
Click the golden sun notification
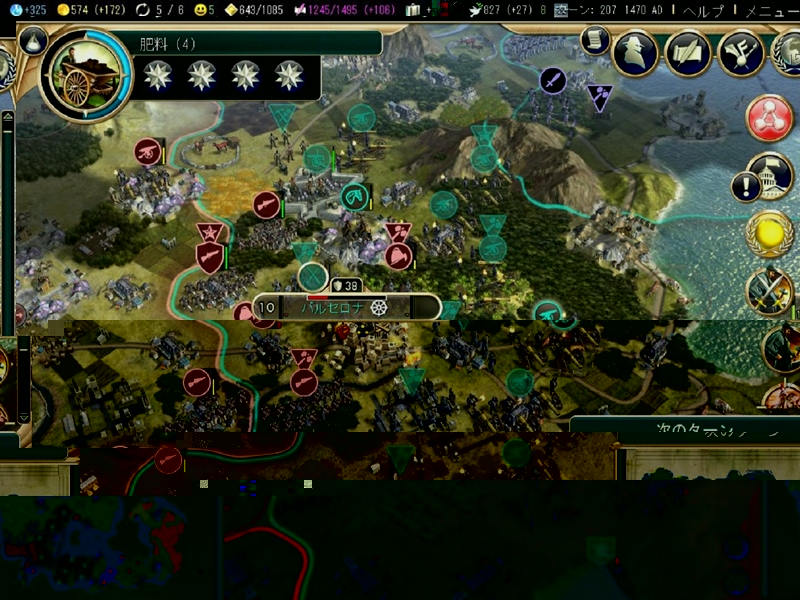(x=769, y=233)
